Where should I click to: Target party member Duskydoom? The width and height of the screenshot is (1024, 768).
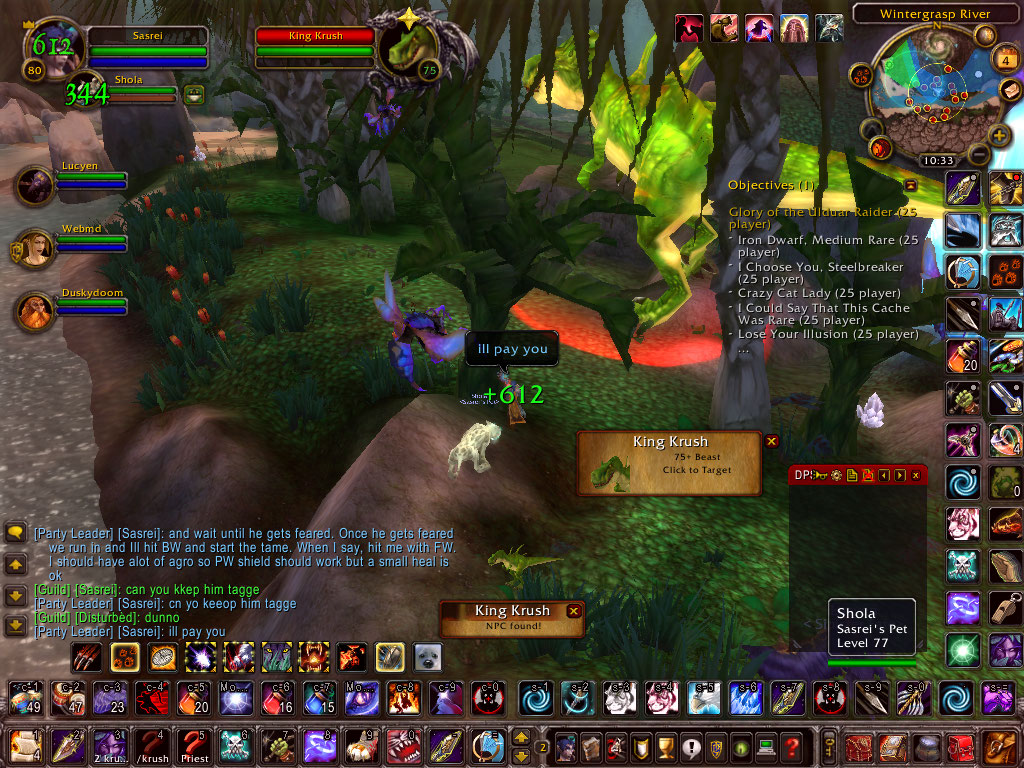coord(36,310)
